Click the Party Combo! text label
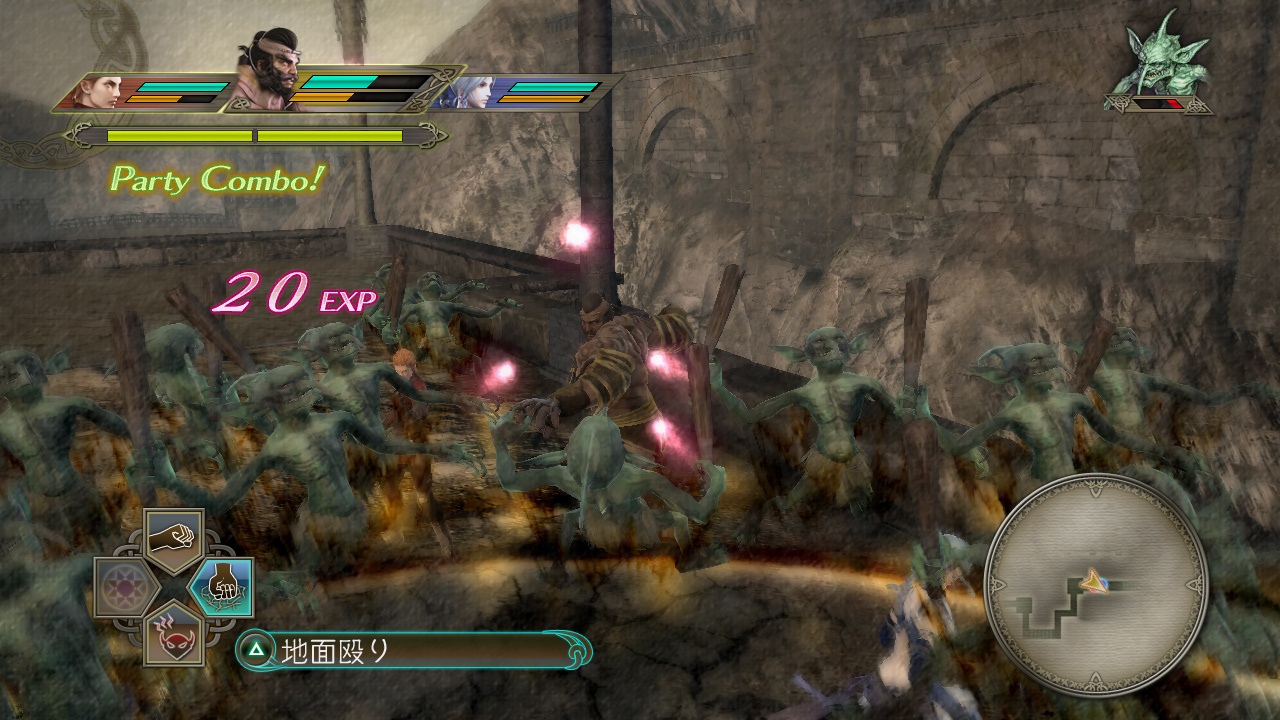 point(215,180)
